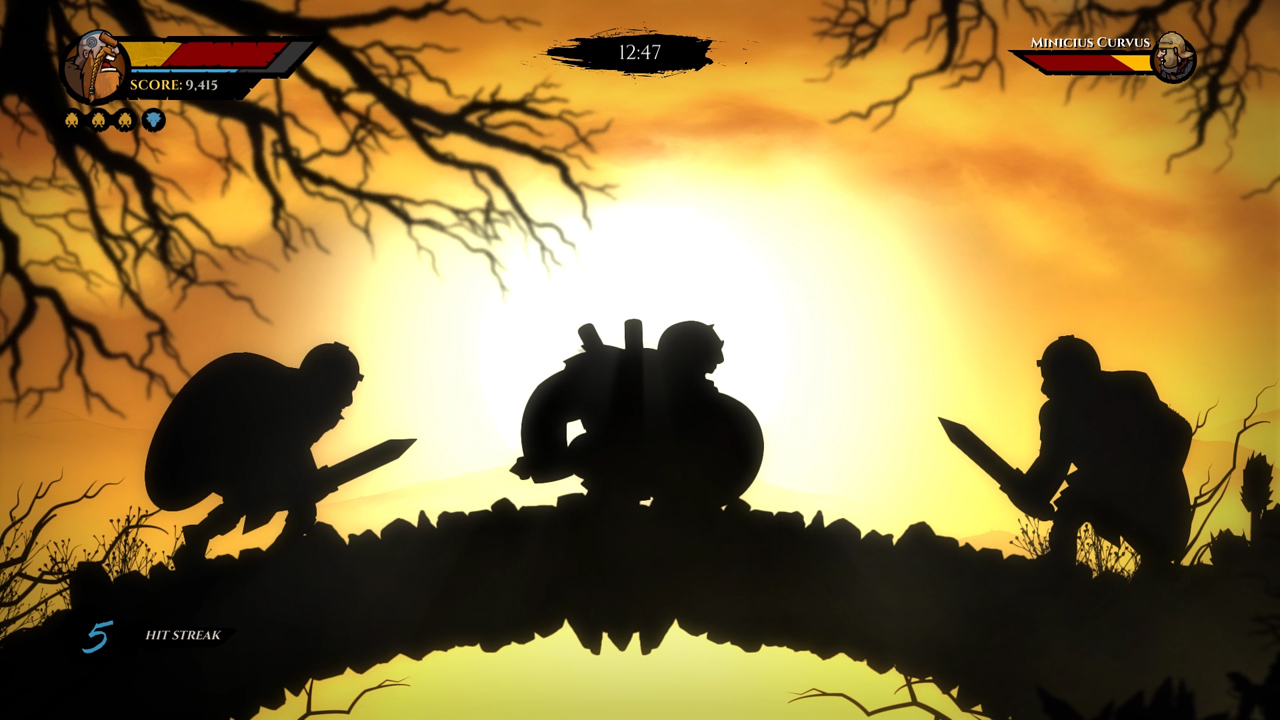Click the SCORE: 9,415 display

tap(174, 85)
